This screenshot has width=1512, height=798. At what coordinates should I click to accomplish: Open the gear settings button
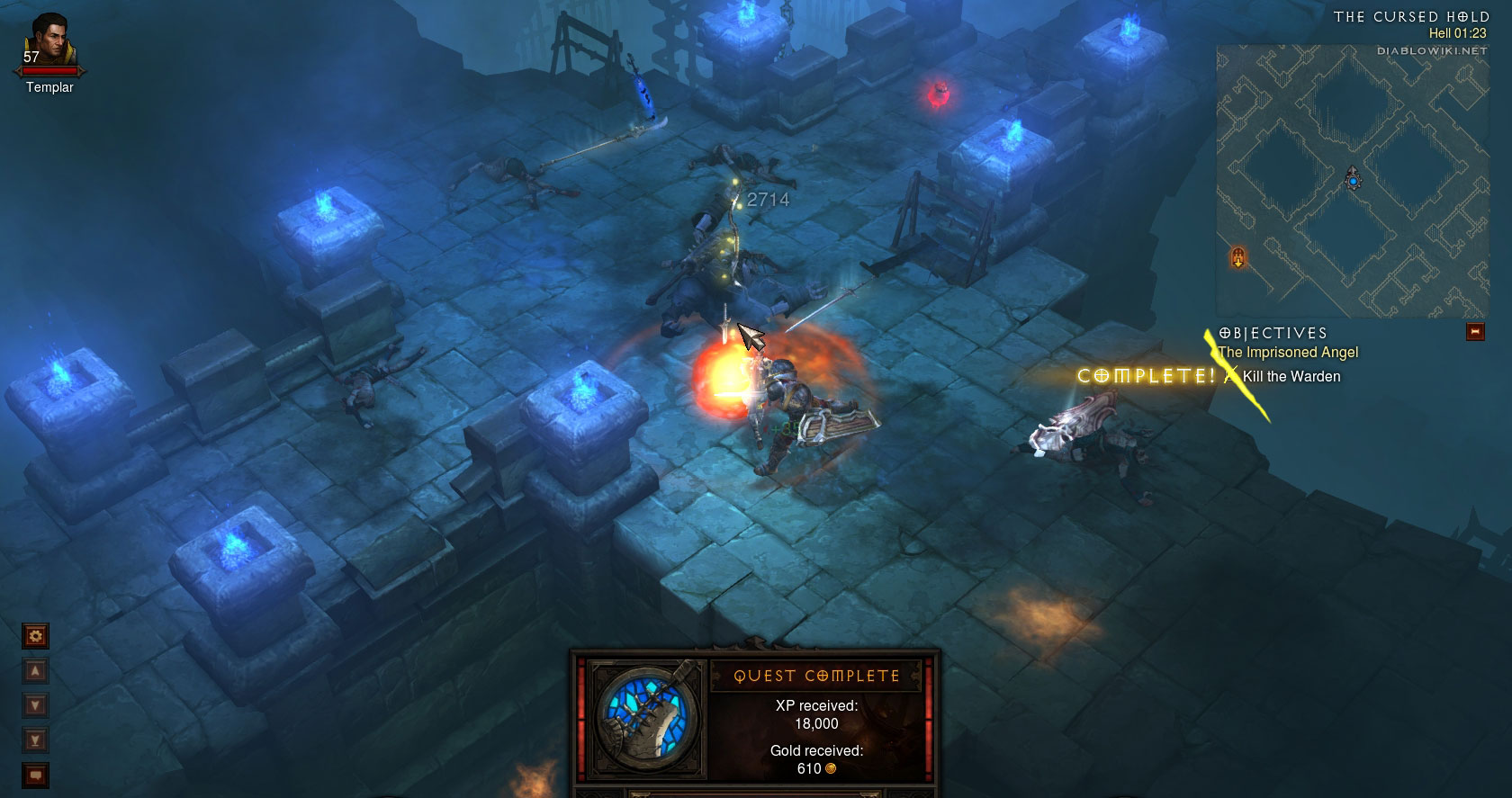pos(35,636)
